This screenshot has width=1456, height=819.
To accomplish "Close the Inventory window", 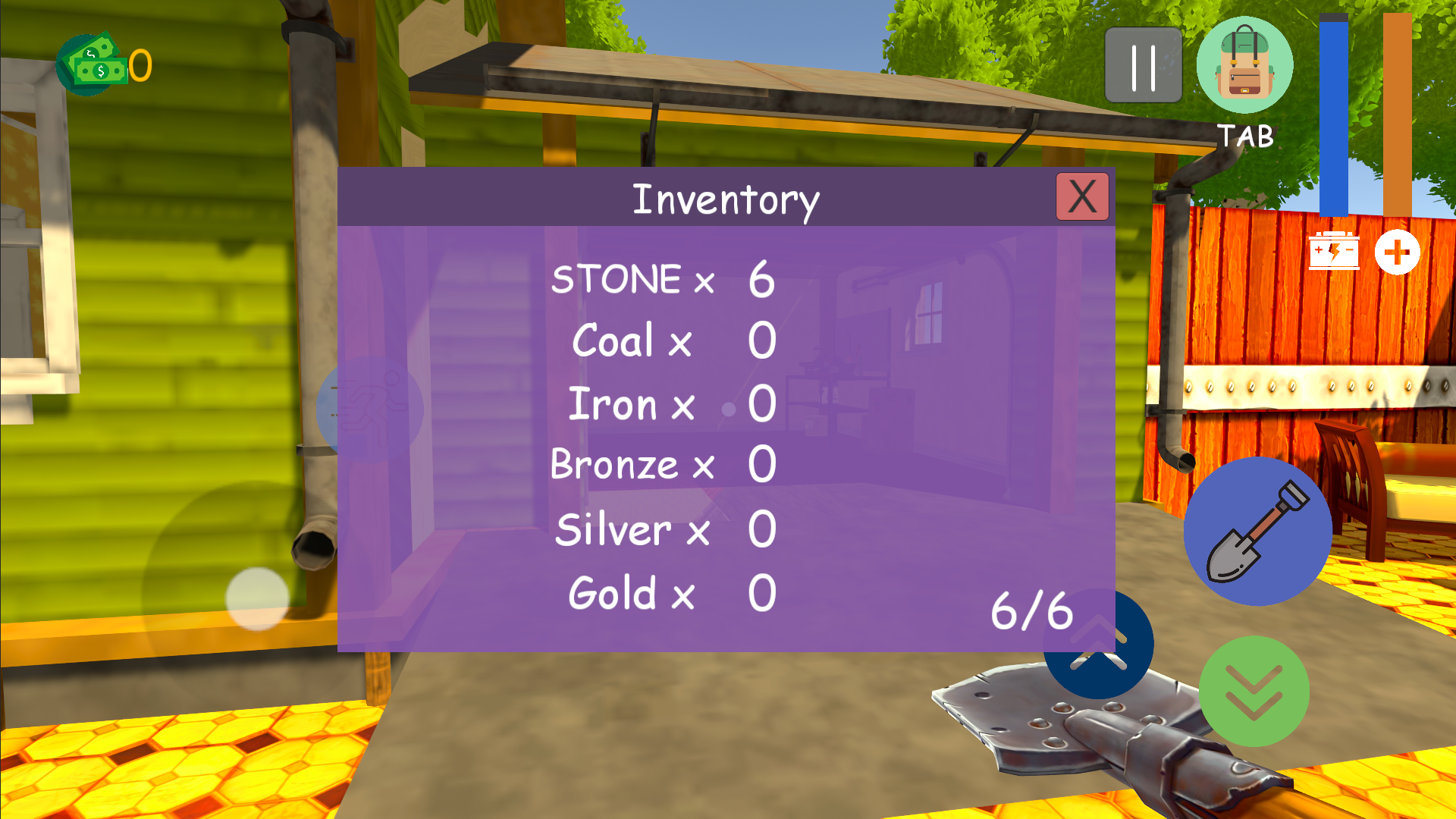I will point(1082,196).
